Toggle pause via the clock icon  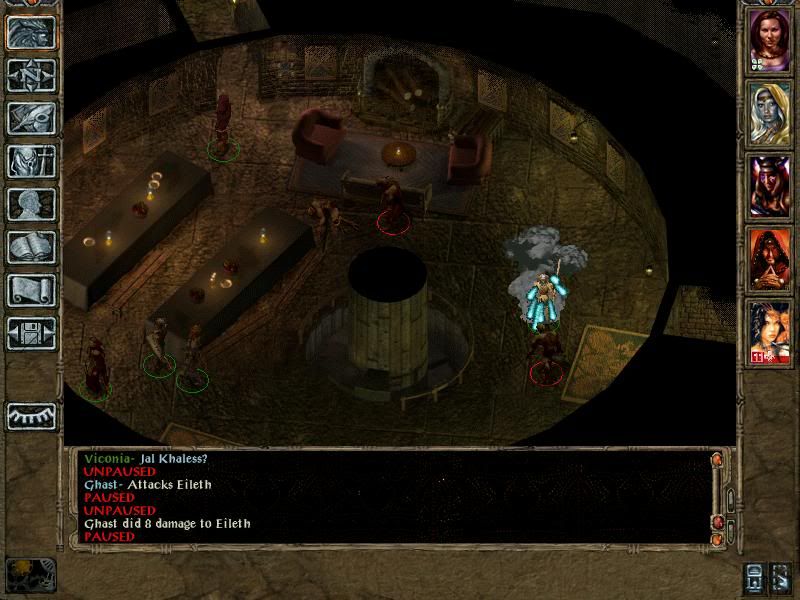click(x=26, y=574)
